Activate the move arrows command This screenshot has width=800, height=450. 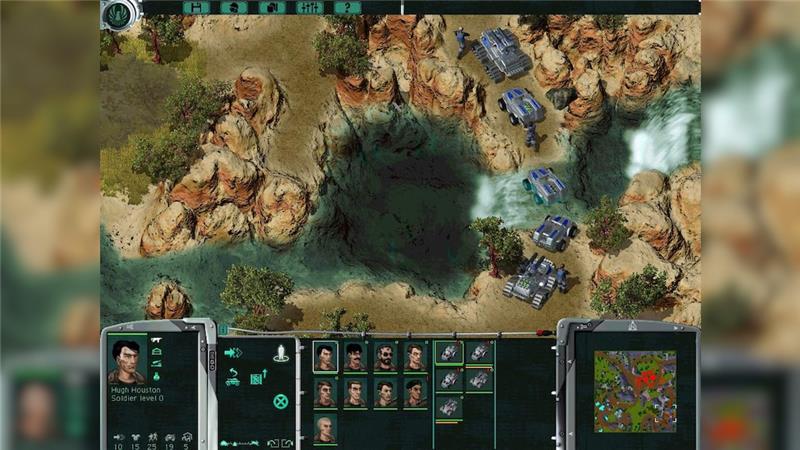(x=234, y=352)
